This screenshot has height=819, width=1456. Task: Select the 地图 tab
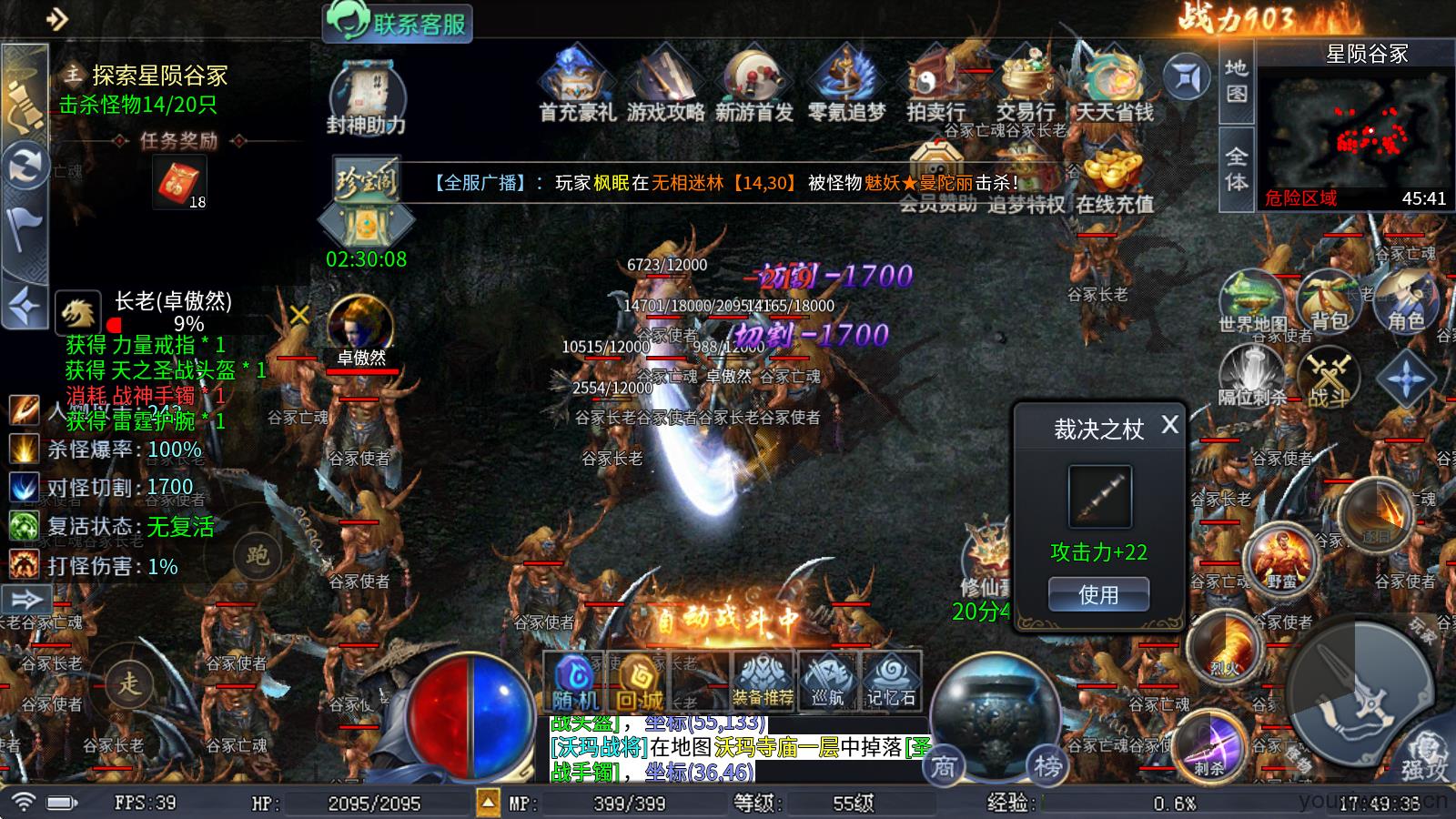tap(1235, 80)
